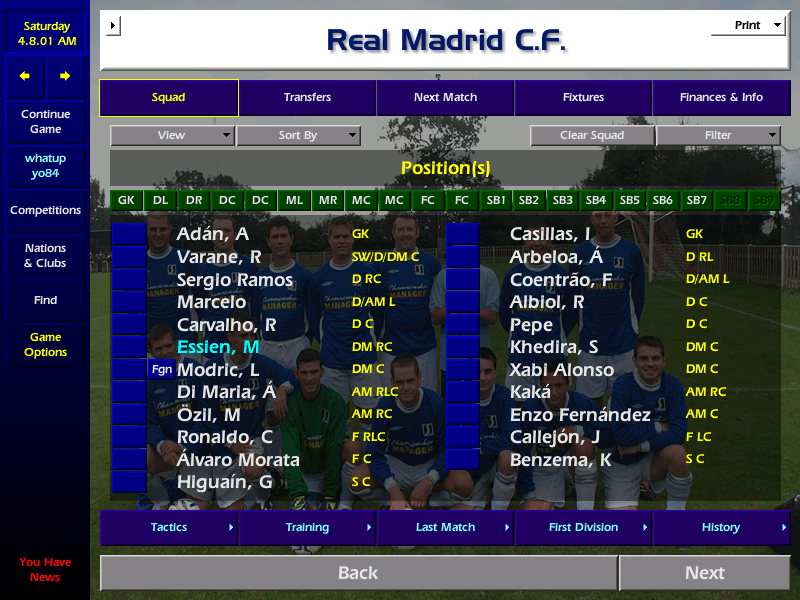Expand the Sort By dropdown

coord(298,135)
